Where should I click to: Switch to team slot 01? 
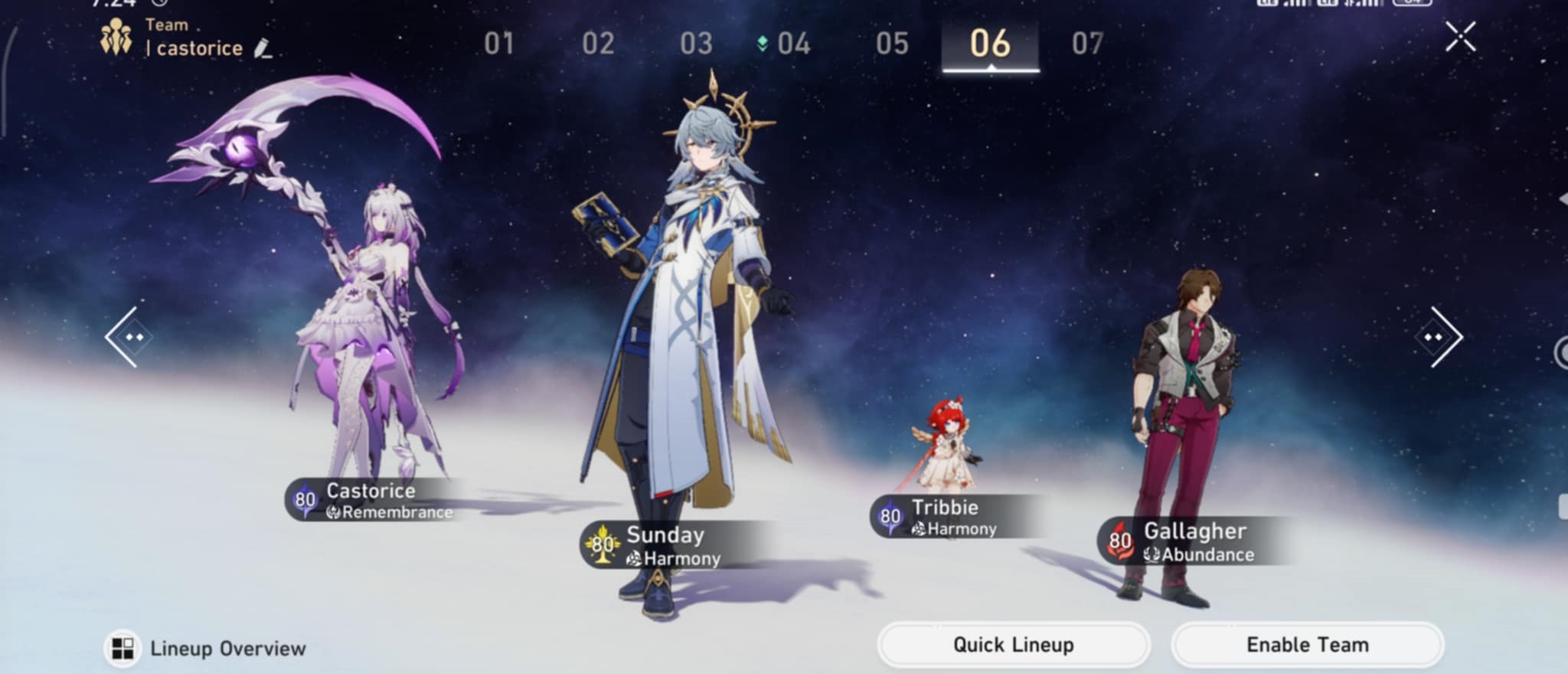coord(499,44)
